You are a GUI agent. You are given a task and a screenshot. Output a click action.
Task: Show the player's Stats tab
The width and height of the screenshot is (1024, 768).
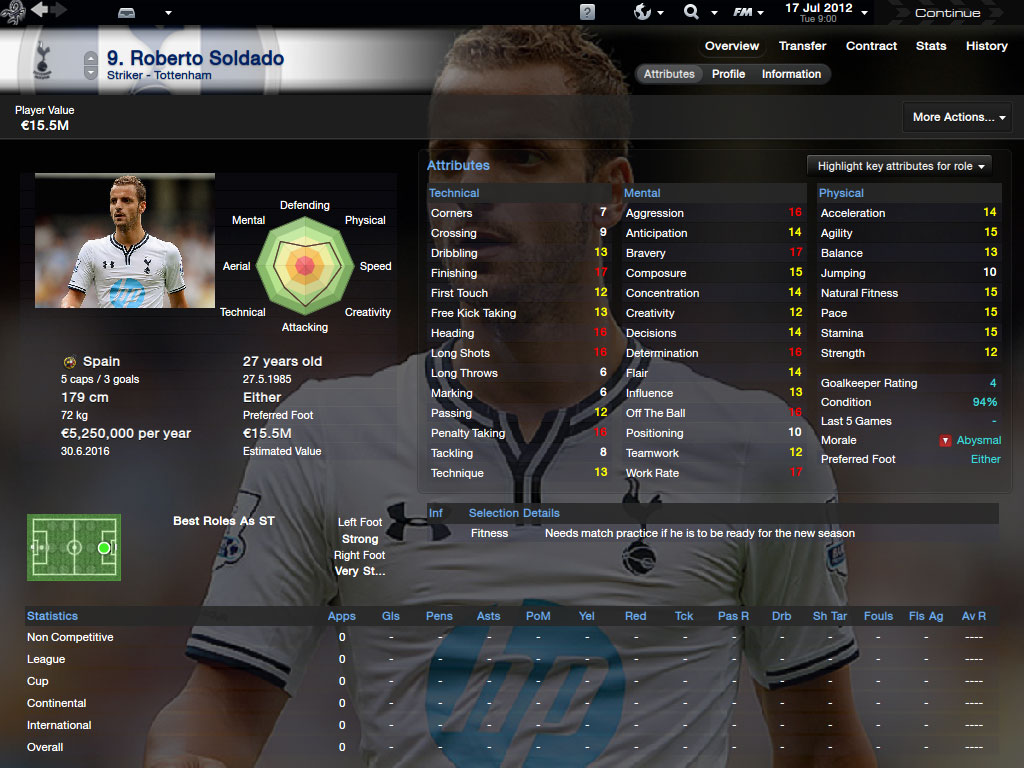point(930,46)
